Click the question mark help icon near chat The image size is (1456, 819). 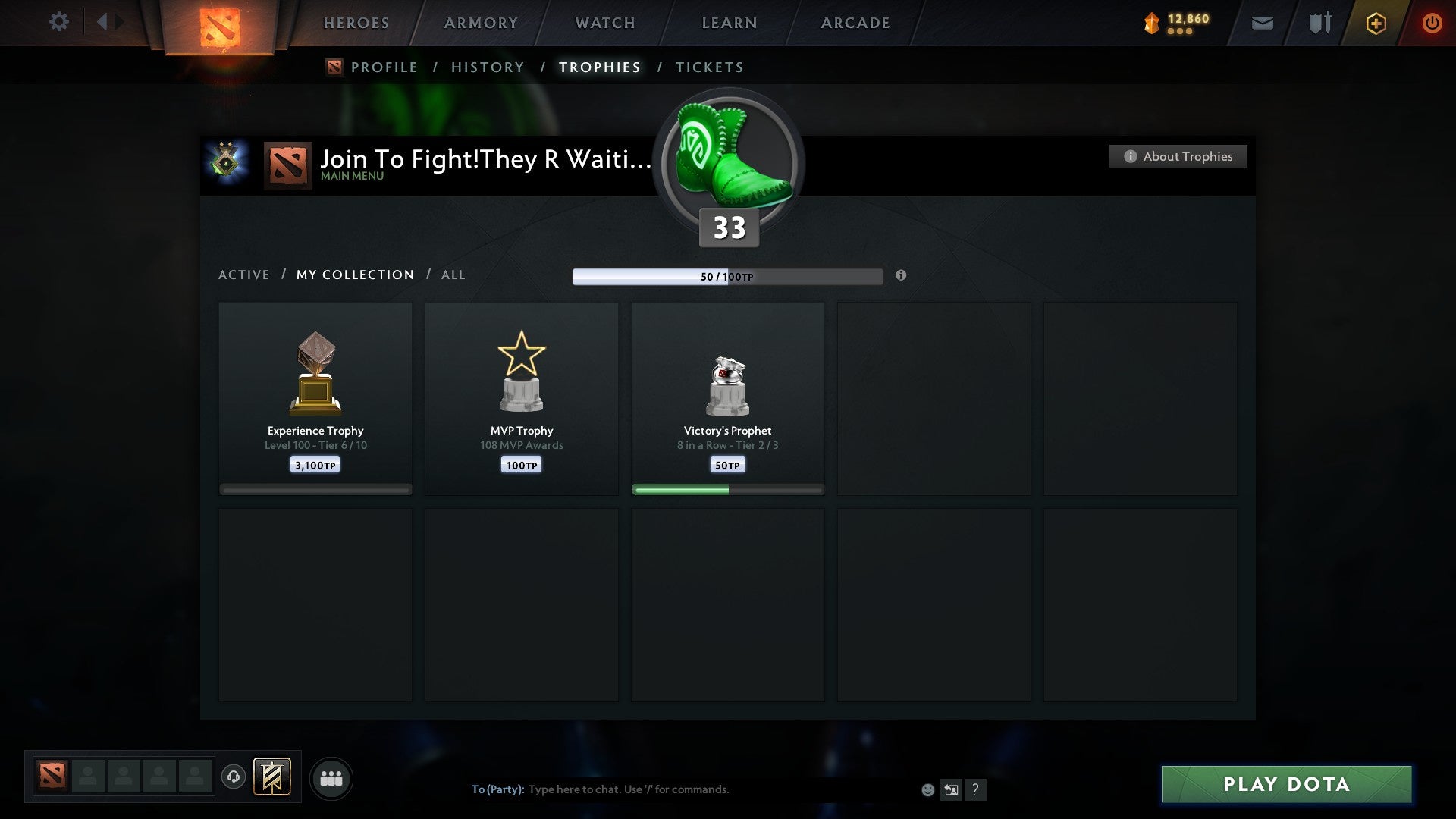click(x=976, y=789)
